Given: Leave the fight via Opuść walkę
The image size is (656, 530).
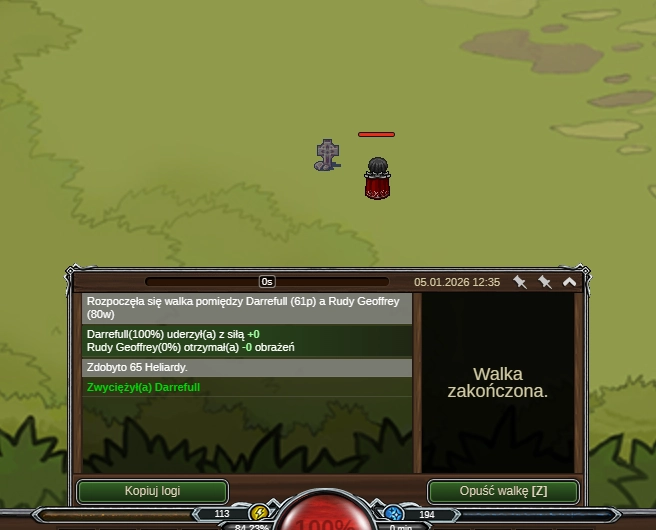Looking at the screenshot, I should pyautogui.click(x=503, y=491).
